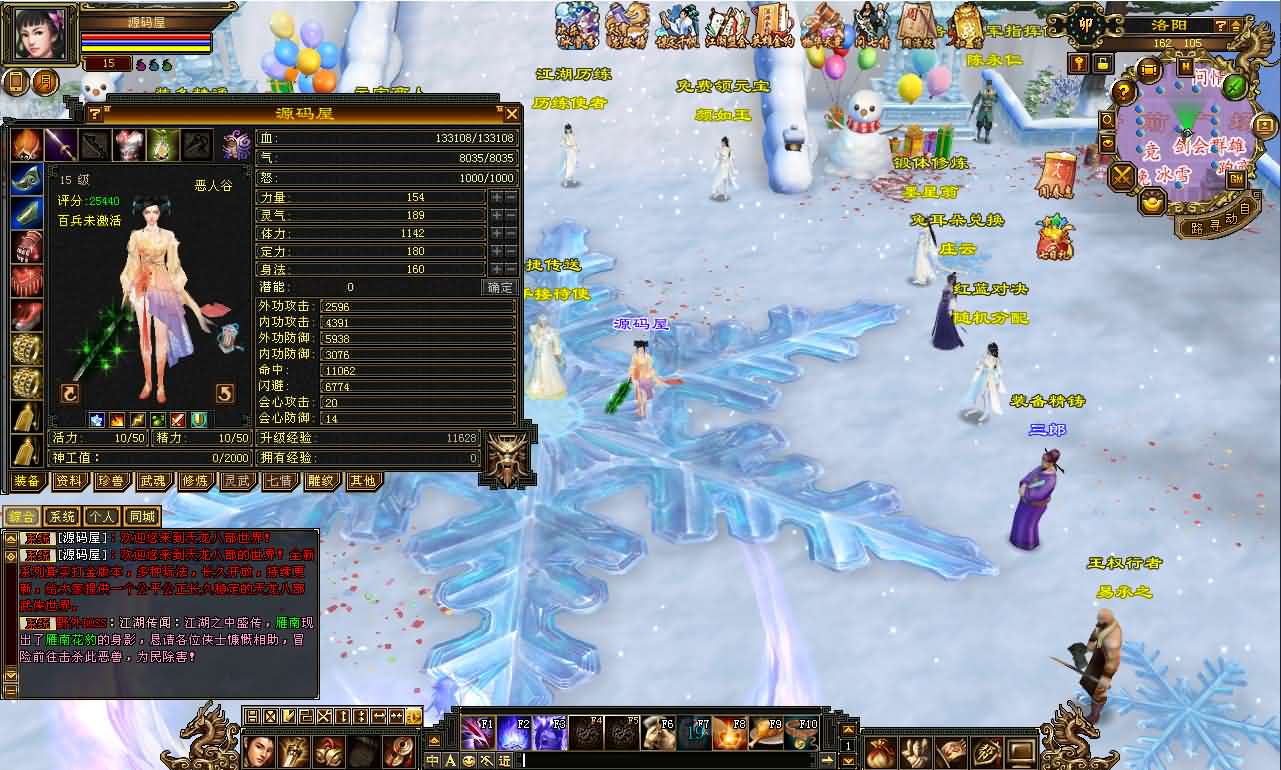Open the bag icon in bottom bar
1281x770 pixels.
point(882,750)
